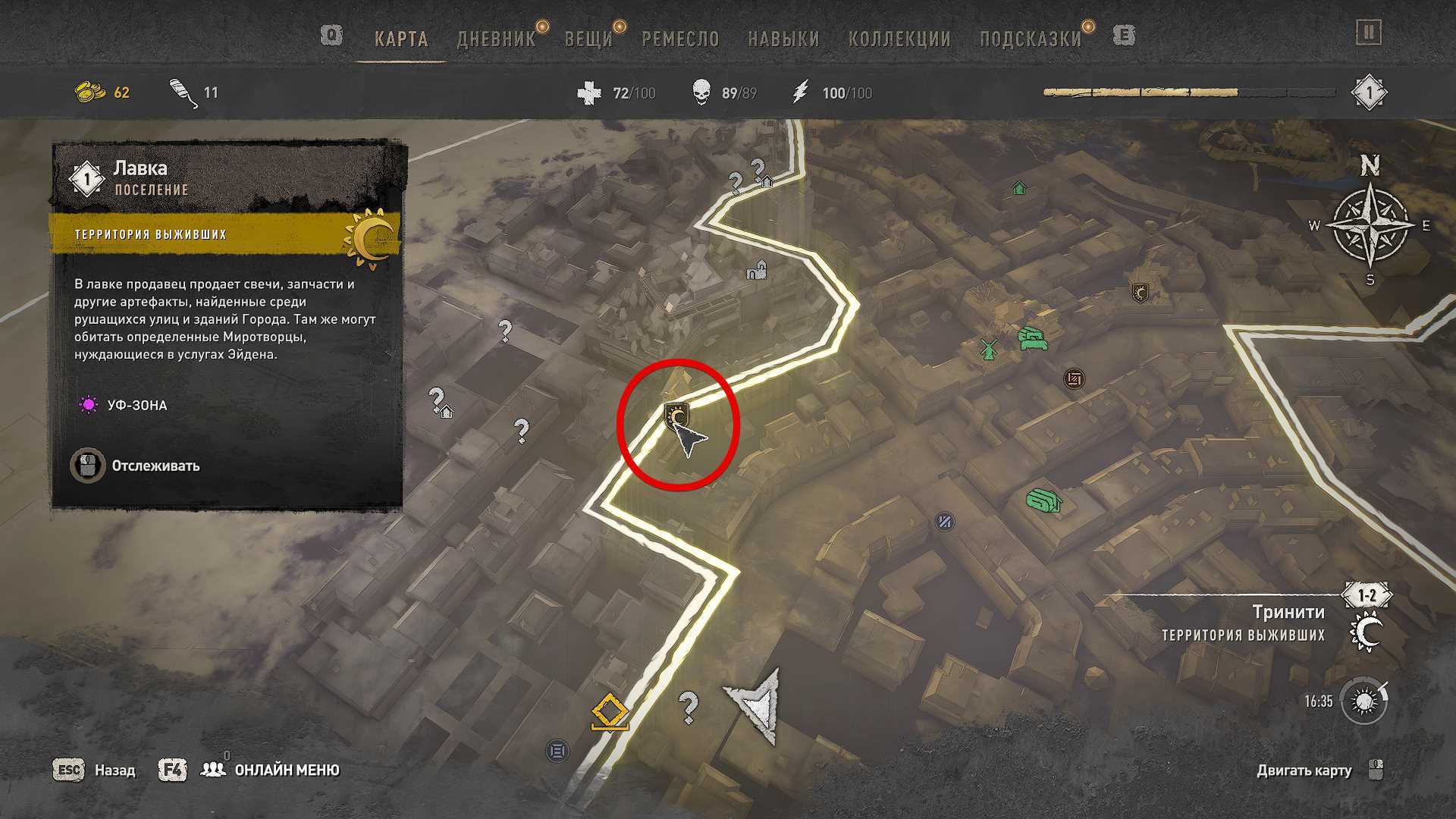Open the Дневник tab
This screenshot has width=1456, height=819.
click(x=496, y=39)
